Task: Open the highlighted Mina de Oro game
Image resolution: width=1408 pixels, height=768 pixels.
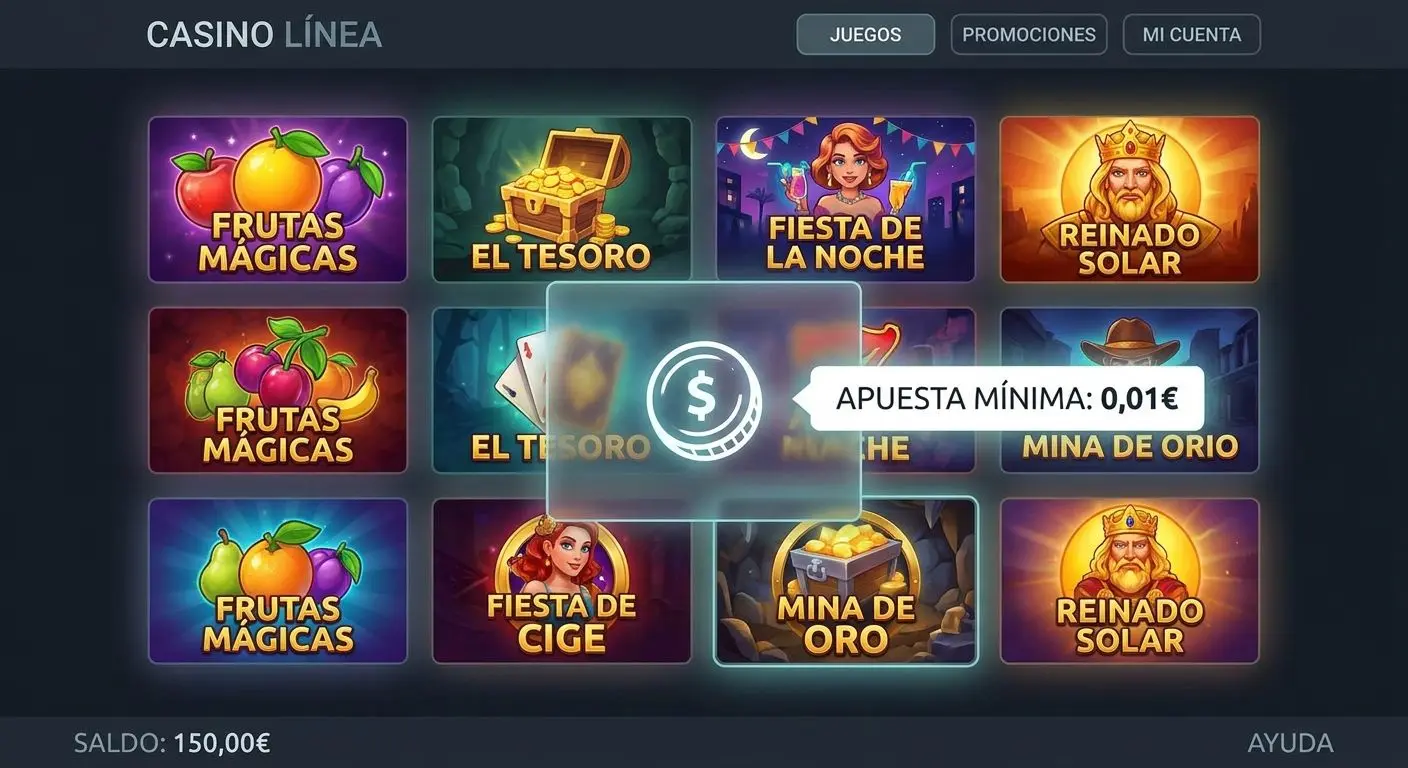Action: (843, 582)
